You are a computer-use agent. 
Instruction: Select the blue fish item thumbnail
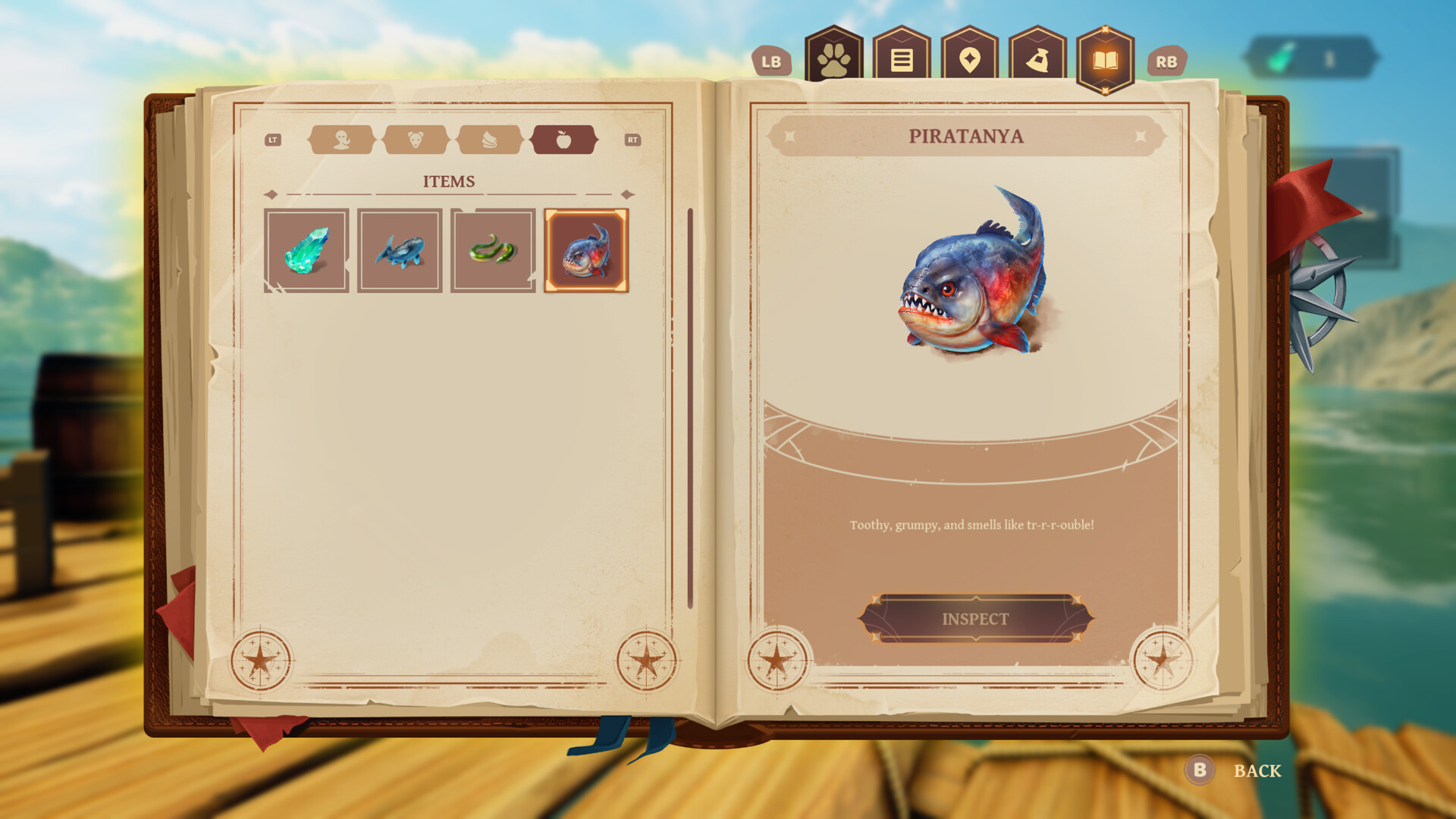point(400,249)
